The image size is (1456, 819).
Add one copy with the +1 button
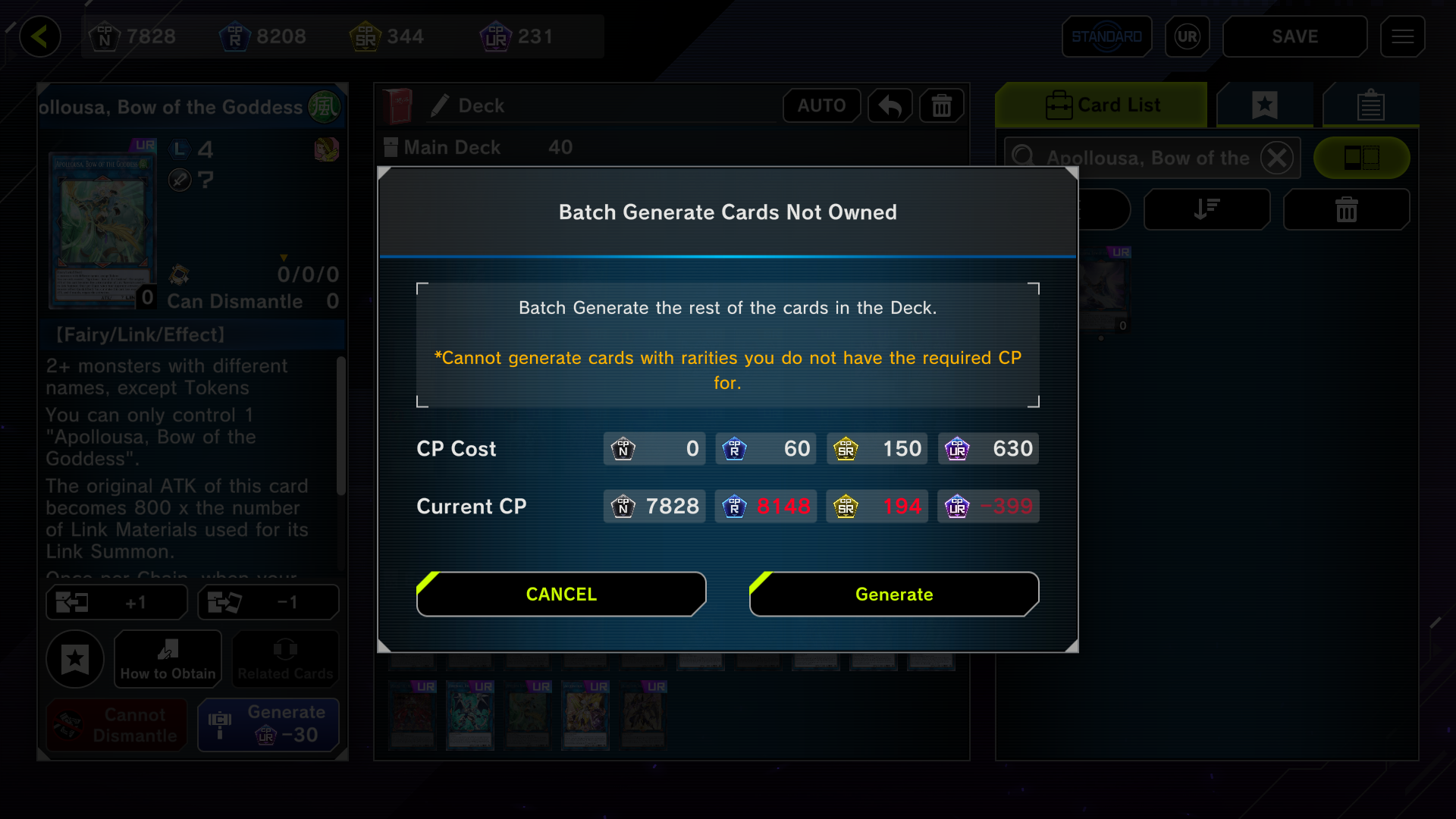click(117, 603)
